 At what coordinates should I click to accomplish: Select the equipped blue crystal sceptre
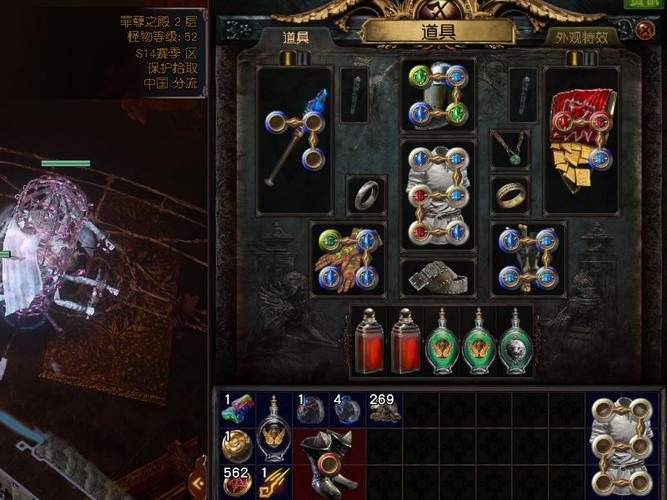pos(295,140)
